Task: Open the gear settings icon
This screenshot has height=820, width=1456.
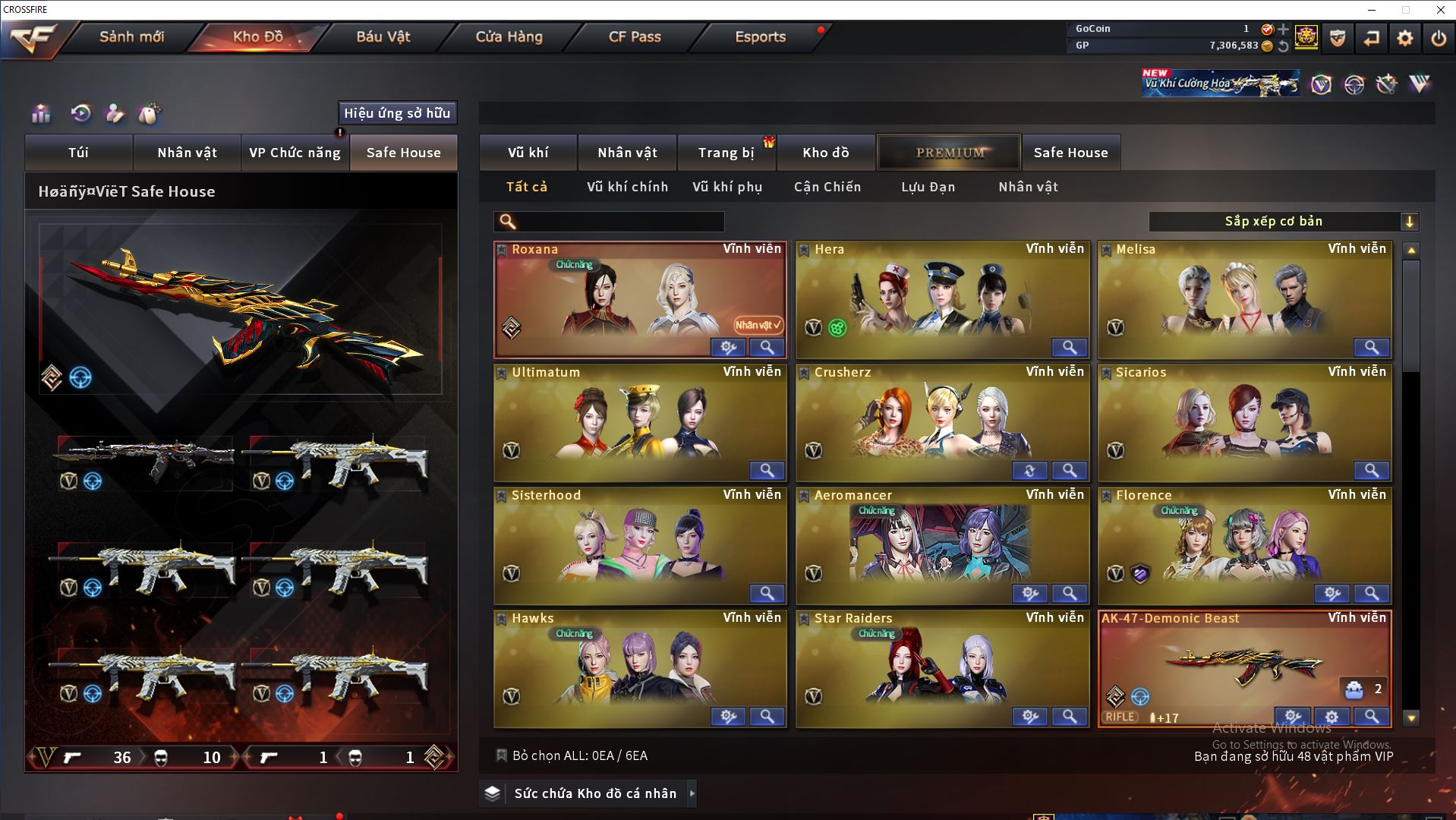Action: [1404, 38]
